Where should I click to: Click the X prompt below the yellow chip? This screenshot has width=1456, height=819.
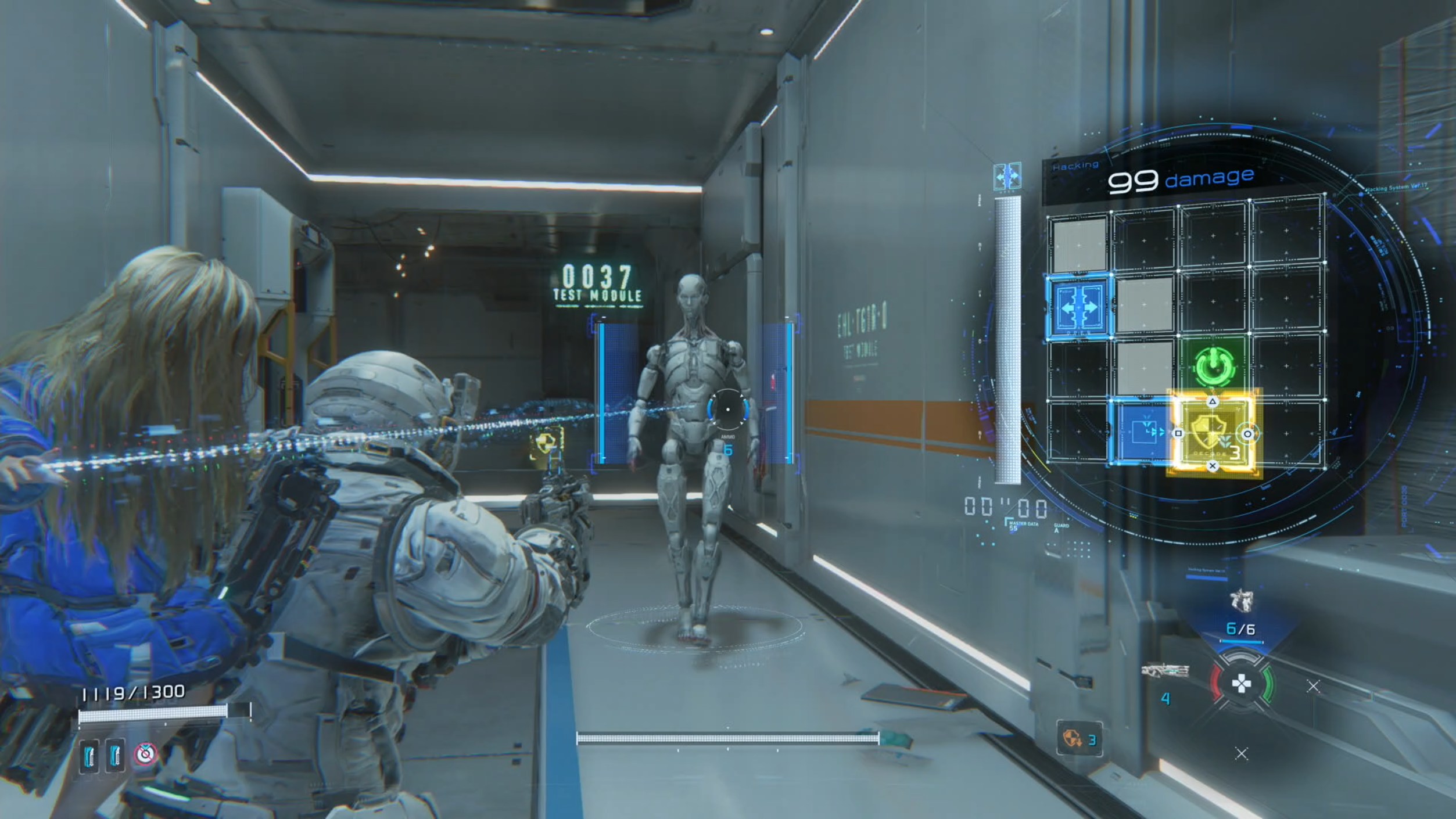[x=1213, y=465]
